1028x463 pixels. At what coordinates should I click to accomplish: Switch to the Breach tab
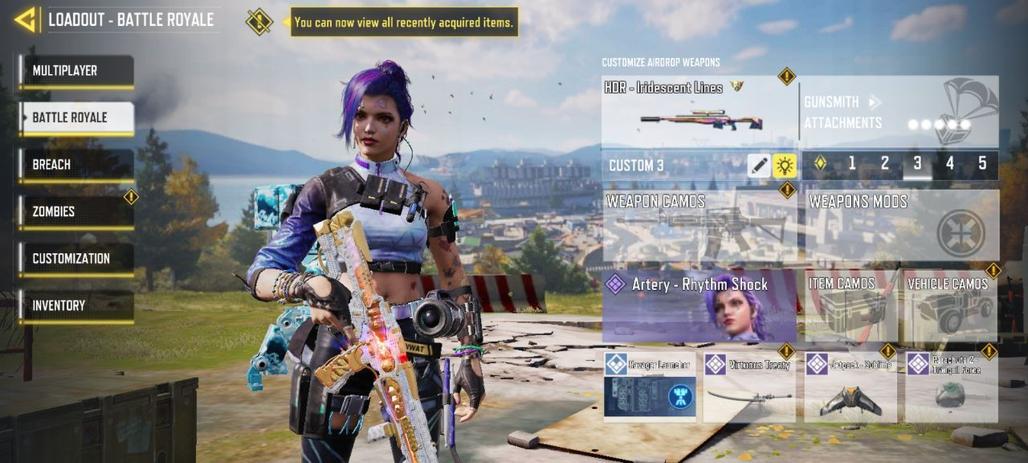[76, 164]
